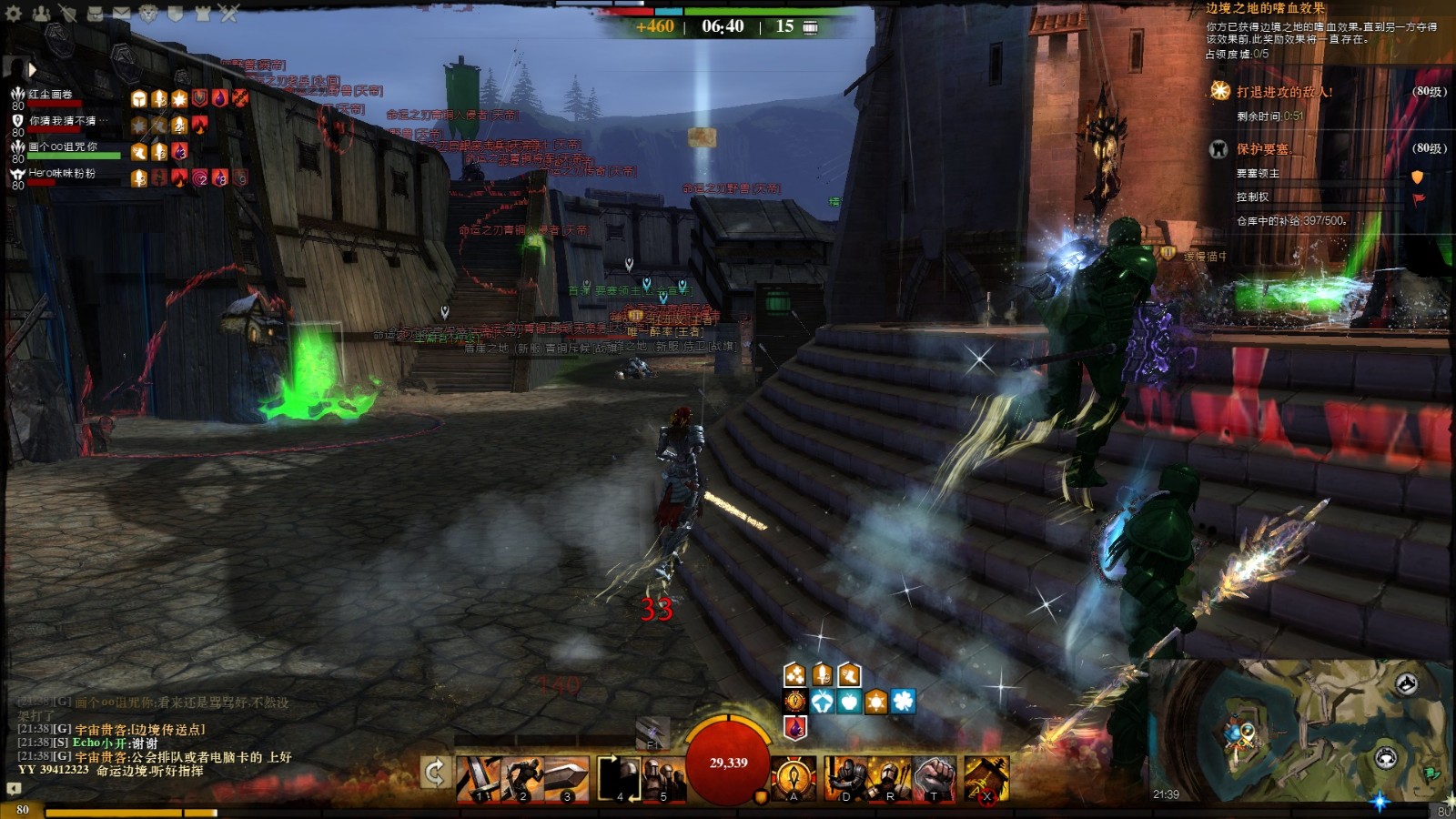Open the Black Lion trading post icon
This screenshot has width=1456, height=819.
tap(148, 14)
